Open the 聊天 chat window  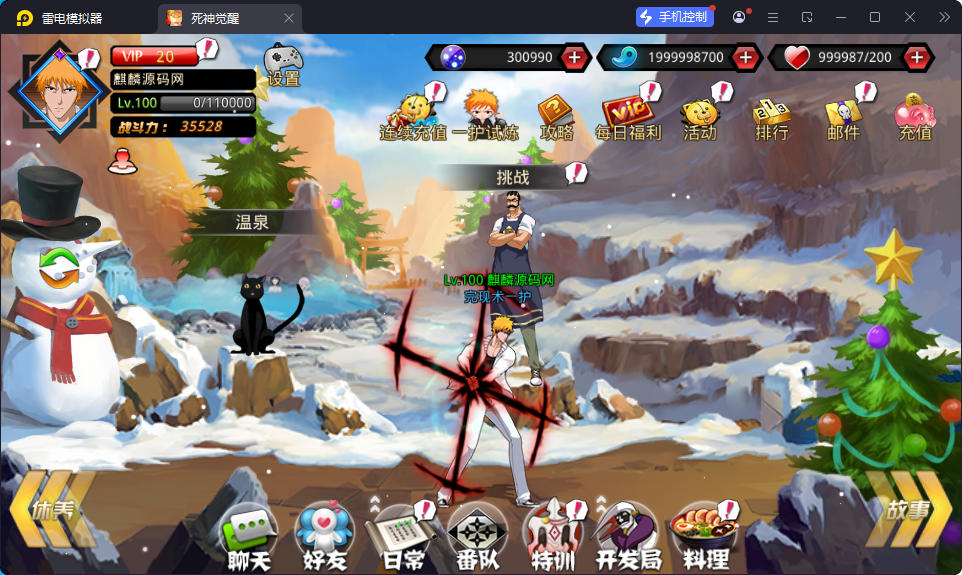click(x=248, y=536)
